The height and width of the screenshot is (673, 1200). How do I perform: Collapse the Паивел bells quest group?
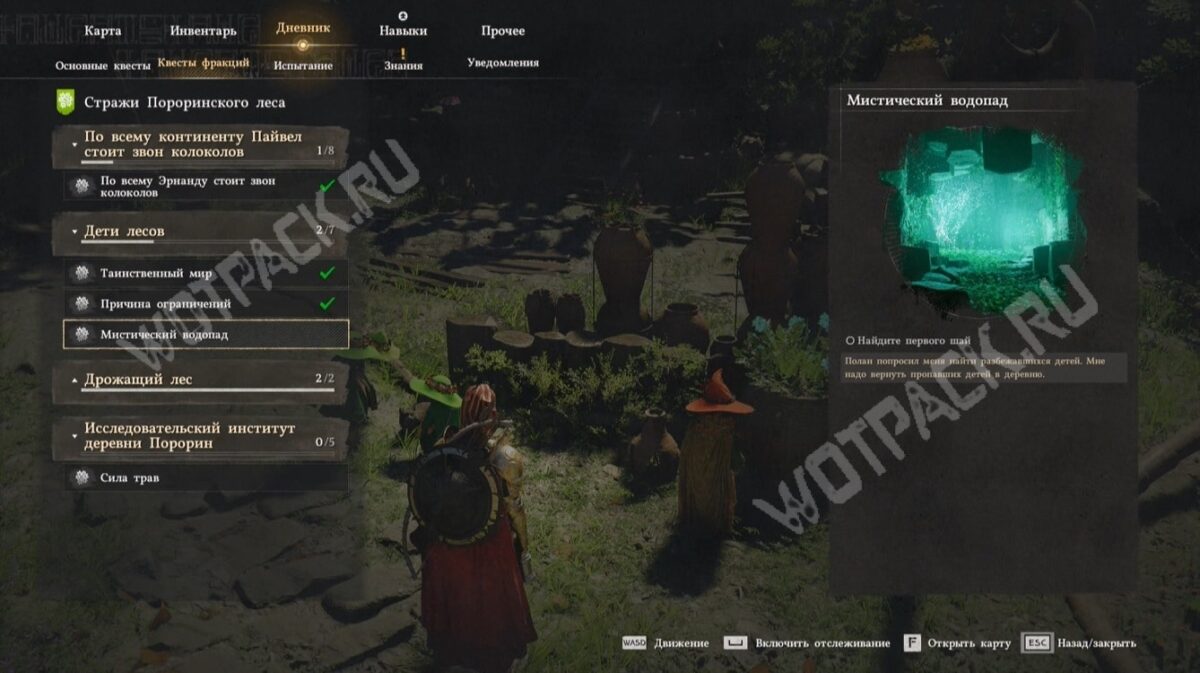[200, 144]
